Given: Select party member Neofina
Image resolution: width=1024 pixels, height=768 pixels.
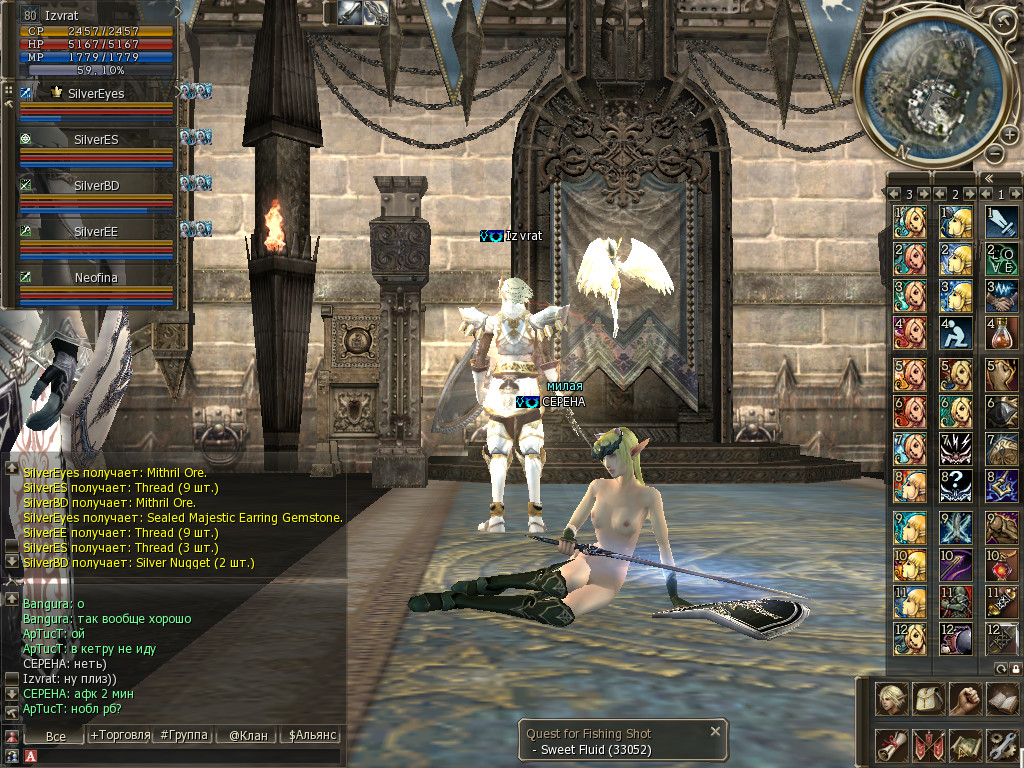Looking at the screenshot, I should tap(96, 278).
